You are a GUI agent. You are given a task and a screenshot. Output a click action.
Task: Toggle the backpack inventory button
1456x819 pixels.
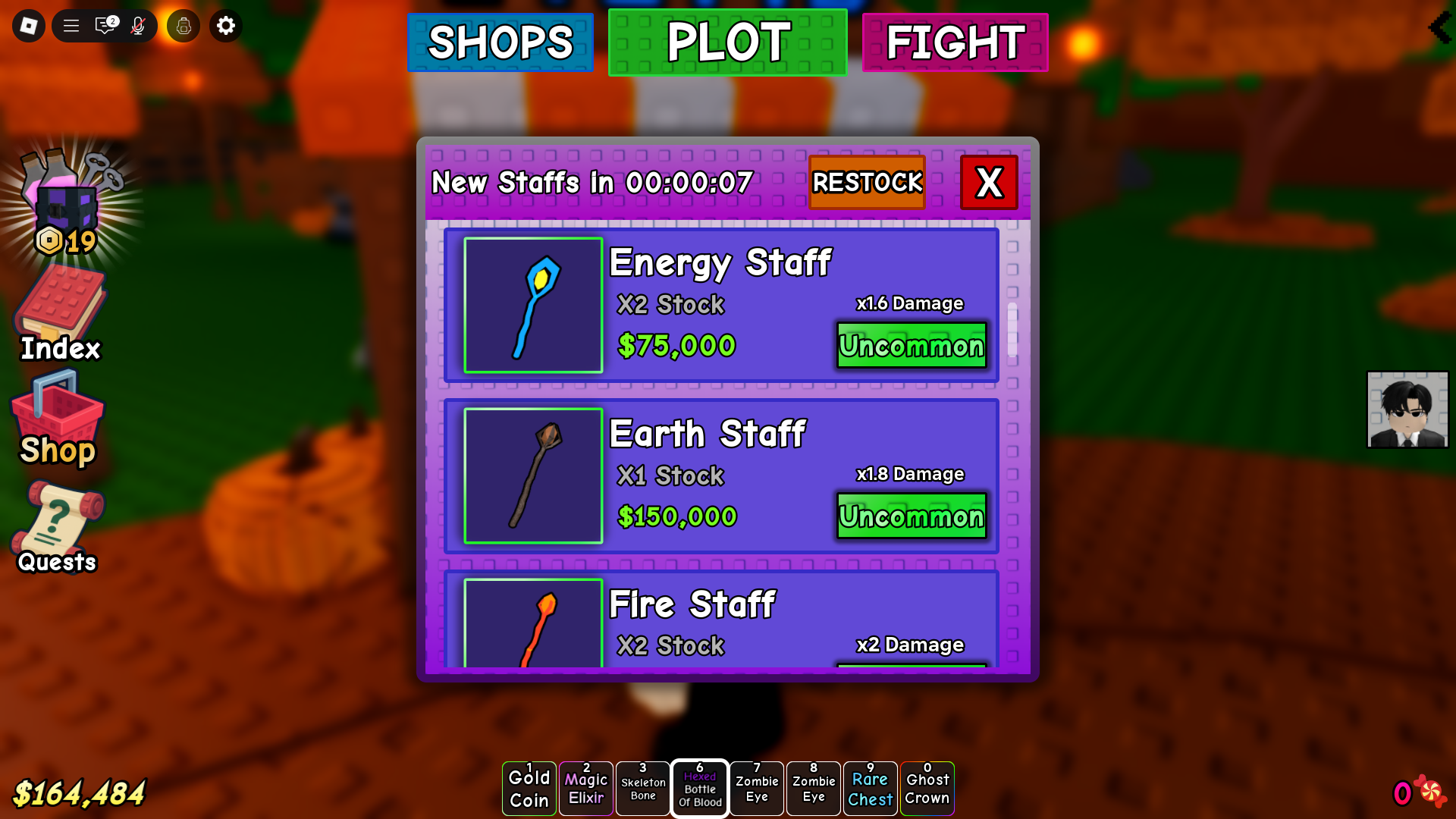click(182, 25)
